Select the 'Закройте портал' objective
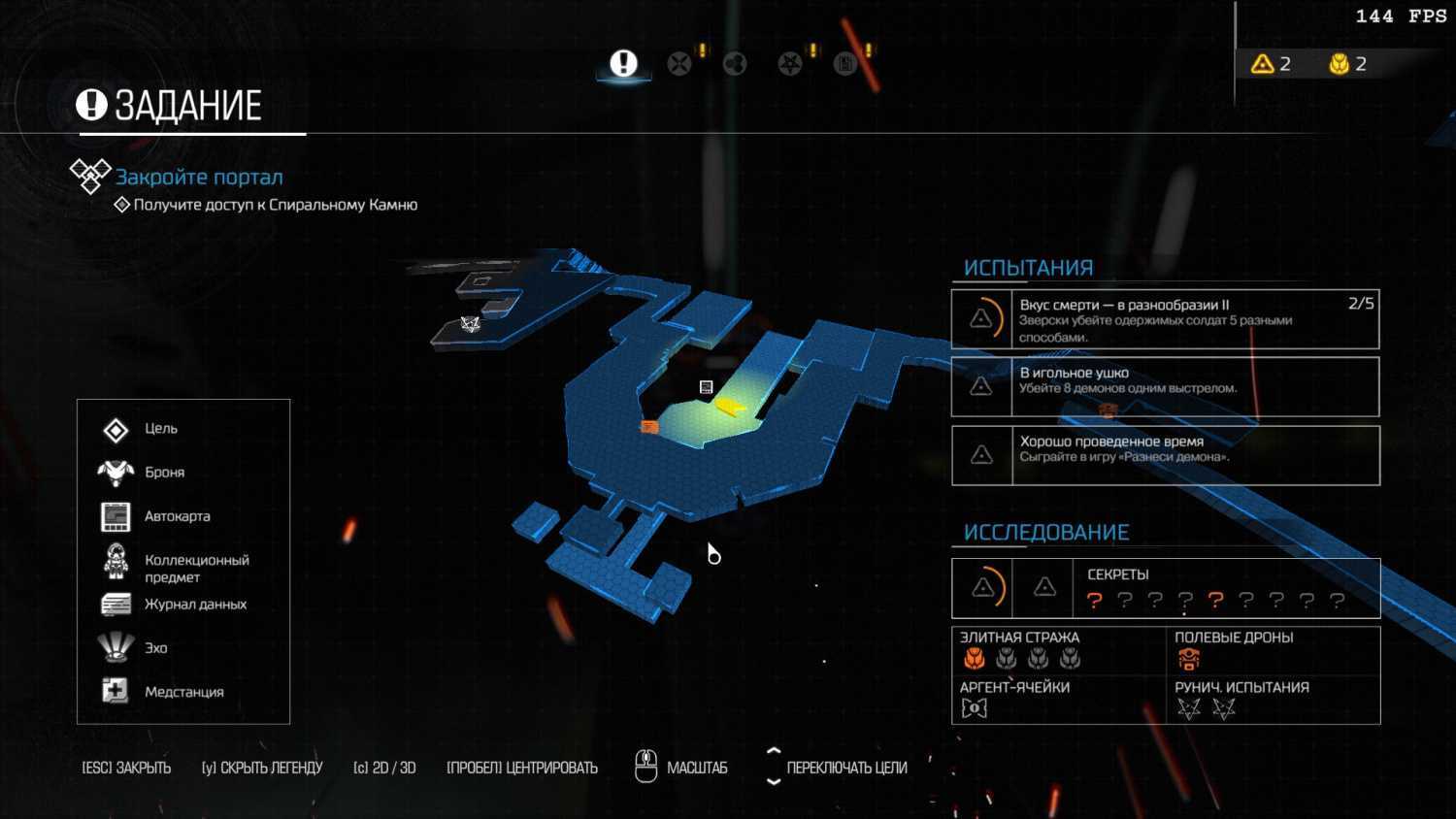Screen dimensions: 1456x819 click(x=199, y=178)
